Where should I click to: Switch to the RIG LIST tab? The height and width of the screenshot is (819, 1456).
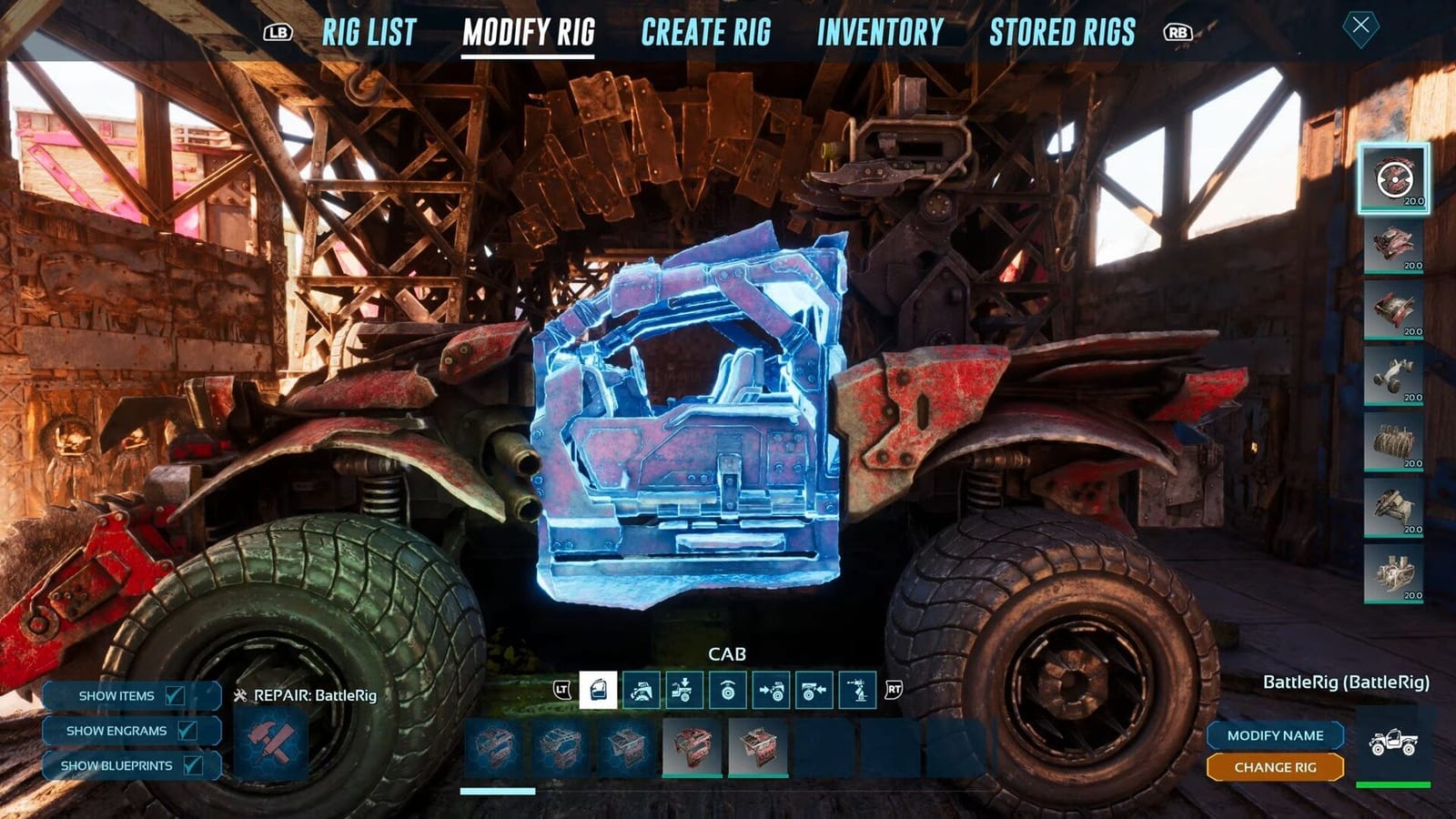[x=368, y=31]
